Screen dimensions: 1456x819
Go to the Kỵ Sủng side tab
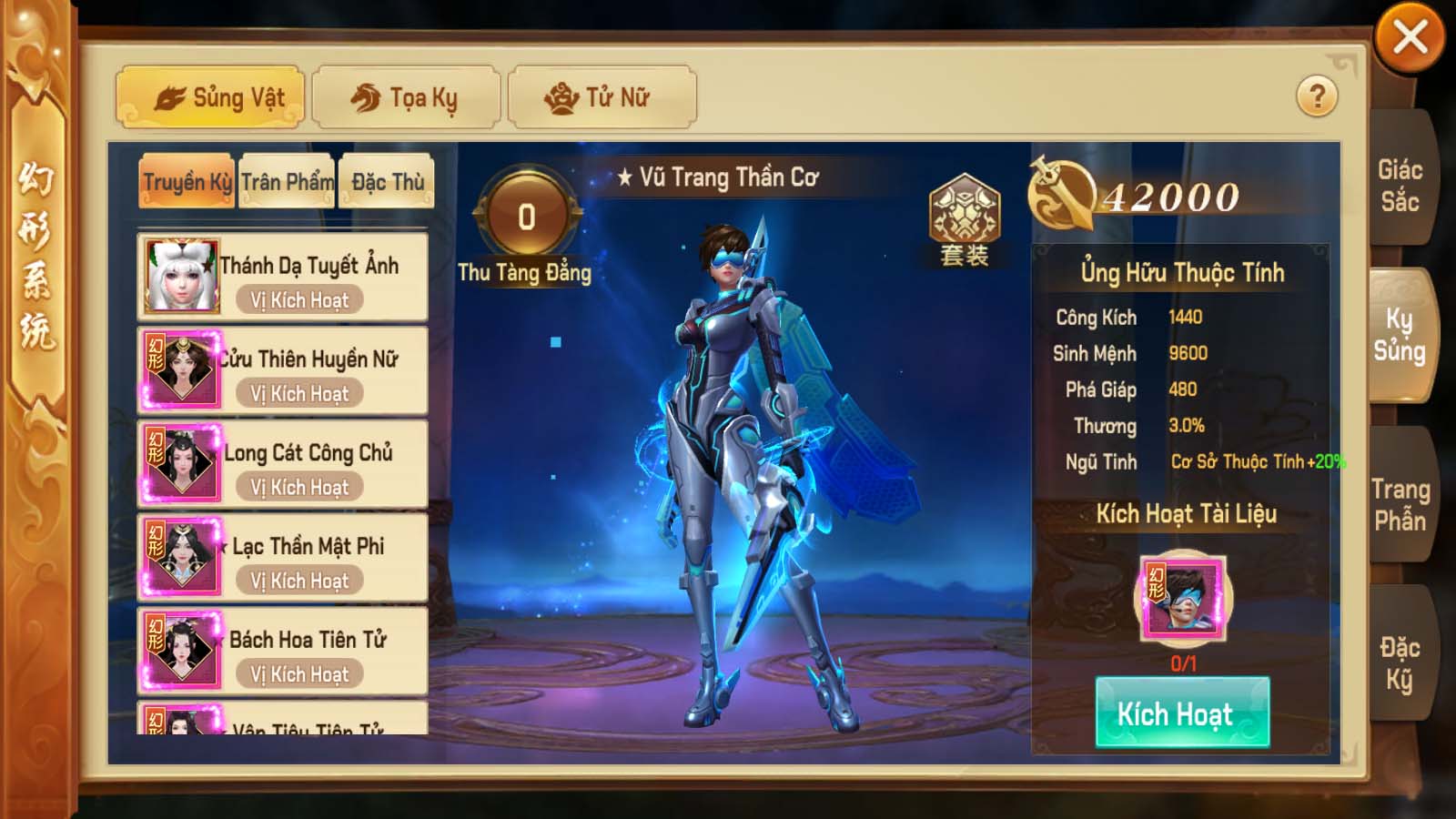1400,335
